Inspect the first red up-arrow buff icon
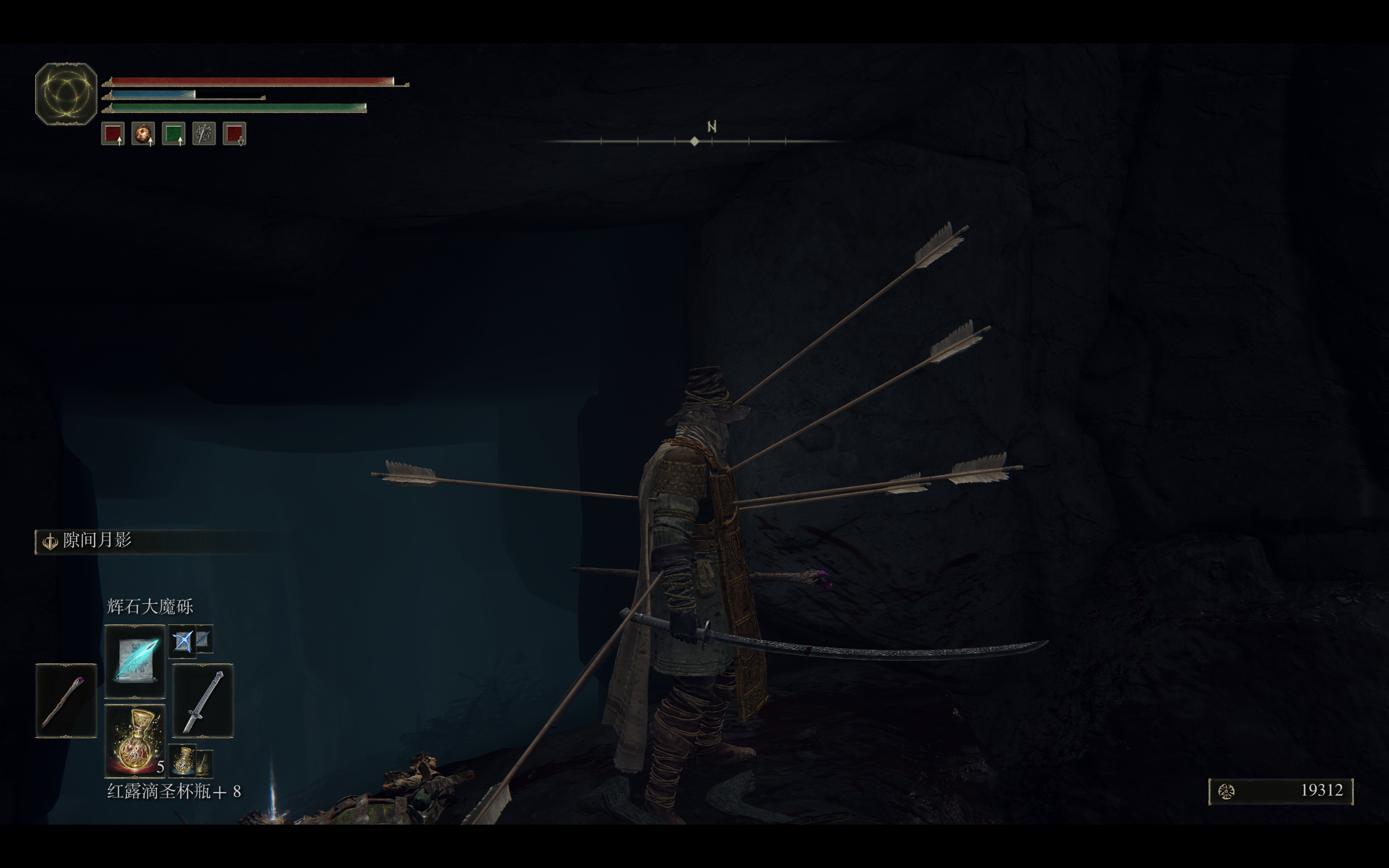This screenshot has height=868, width=1389. (x=113, y=134)
